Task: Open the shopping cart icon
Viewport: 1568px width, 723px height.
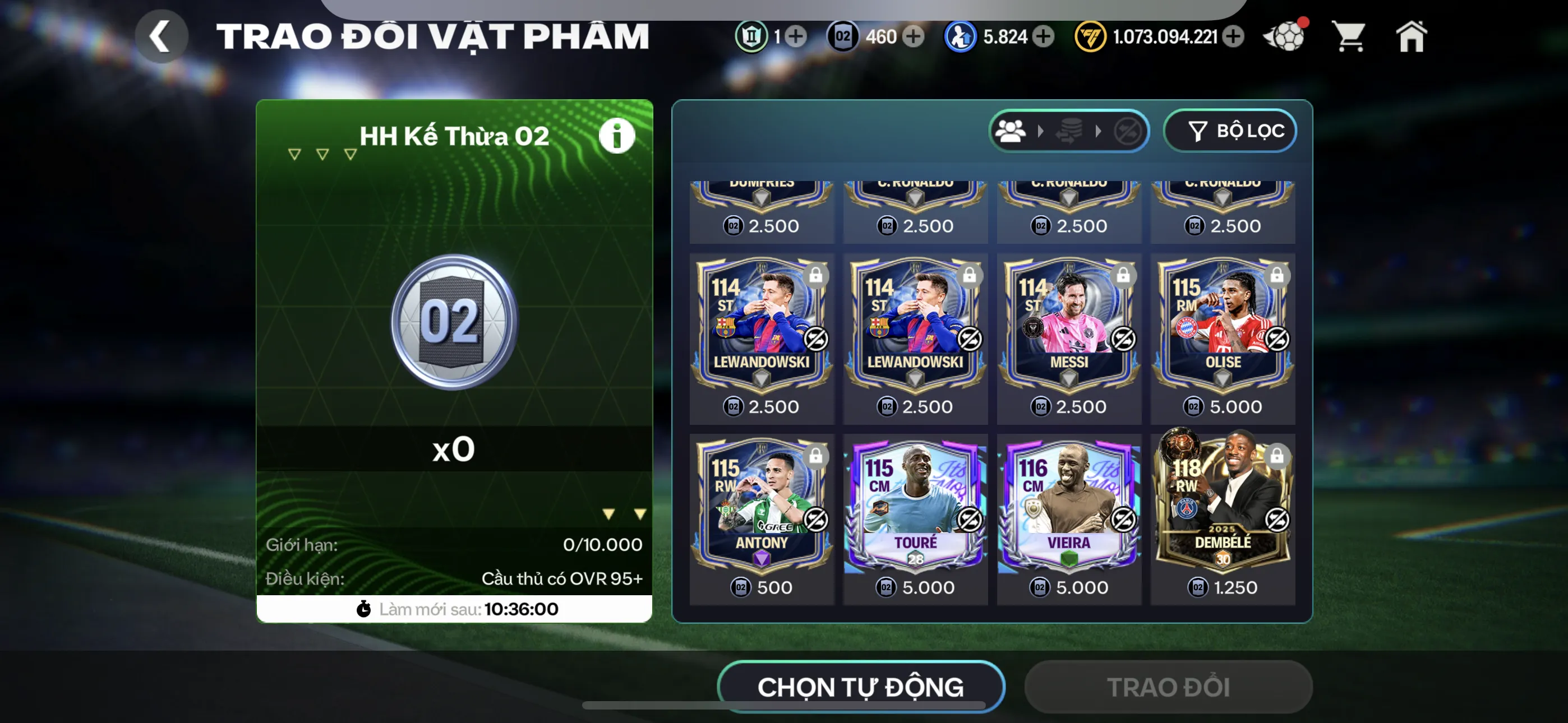Action: pyautogui.click(x=1349, y=36)
